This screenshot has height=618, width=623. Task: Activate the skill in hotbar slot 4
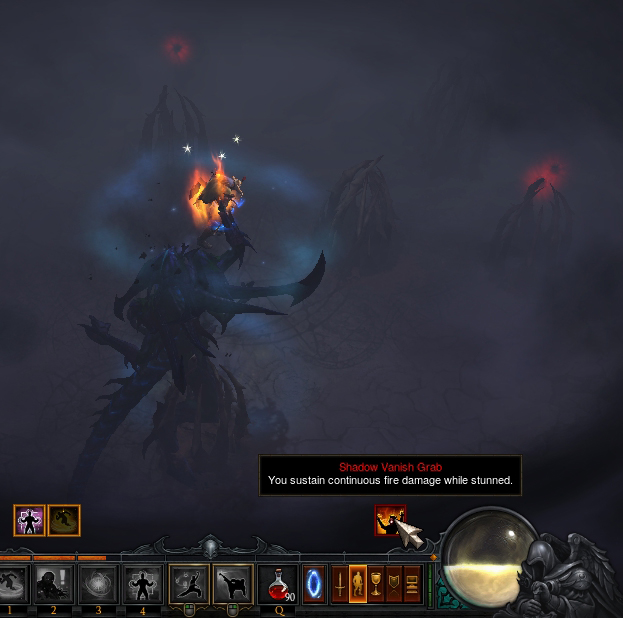click(141, 583)
